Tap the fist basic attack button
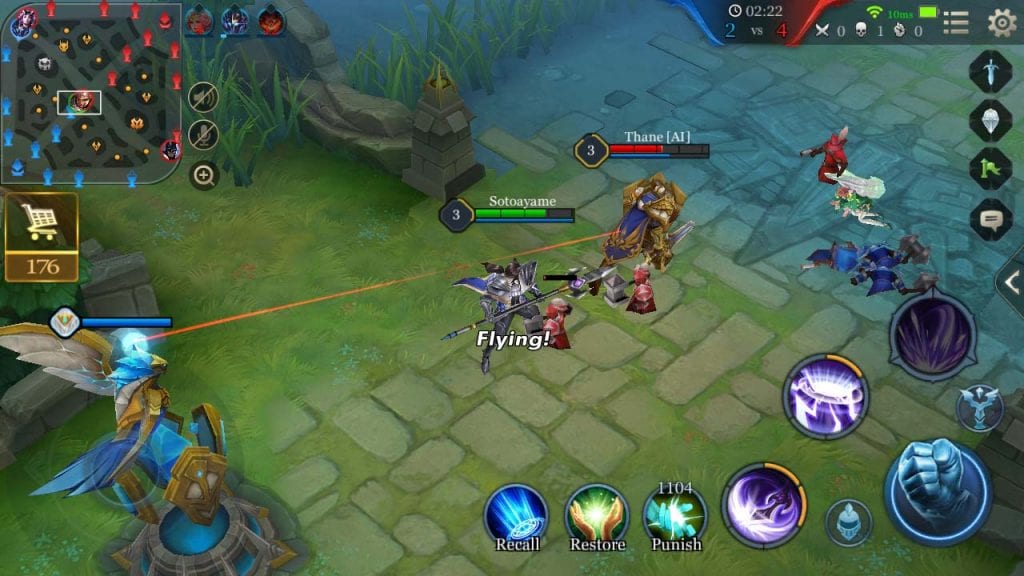Image resolution: width=1024 pixels, height=576 pixels. coord(936,490)
